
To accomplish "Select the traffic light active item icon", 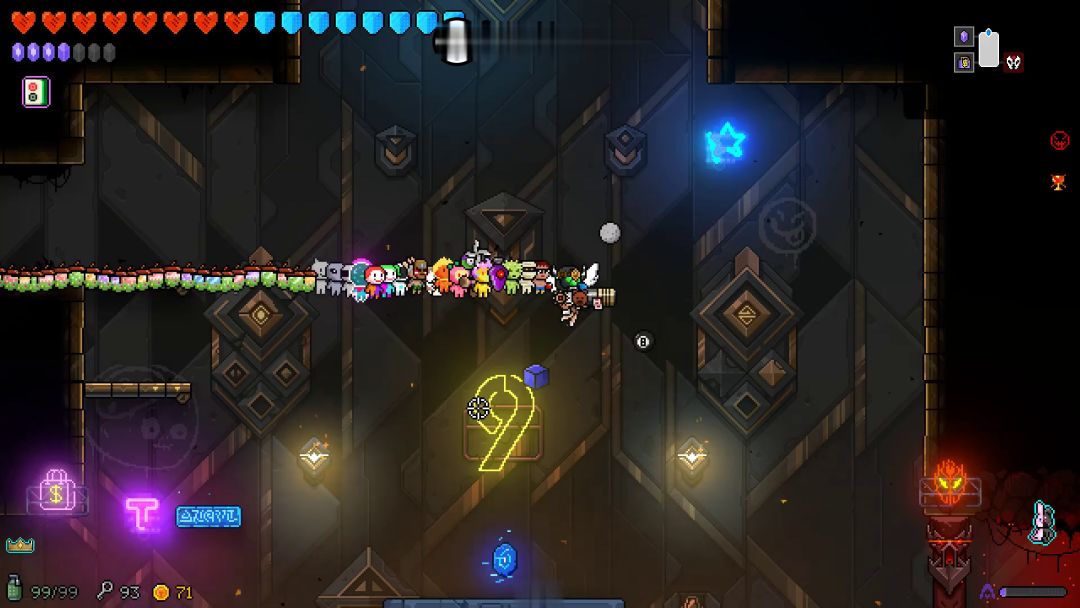I will coord(36,92).
